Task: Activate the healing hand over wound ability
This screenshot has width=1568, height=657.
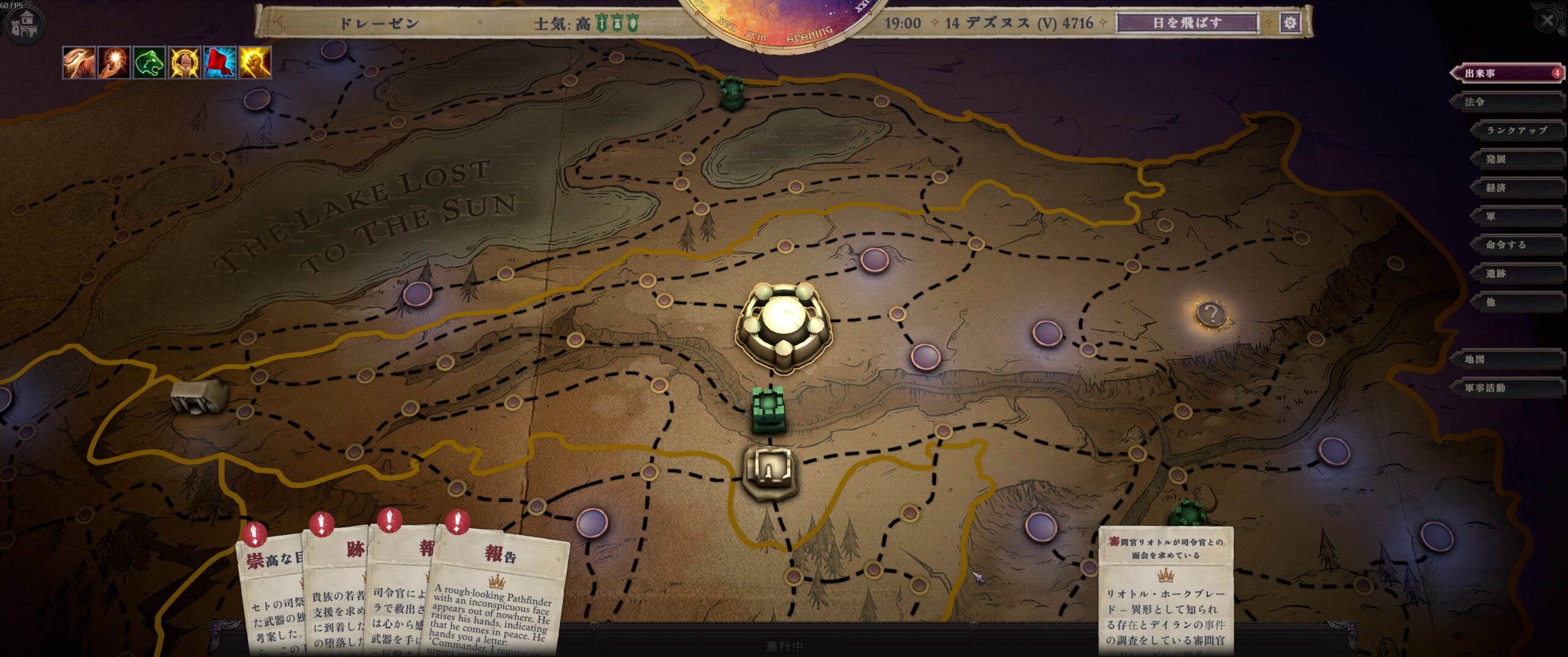Action: [79, 63]
